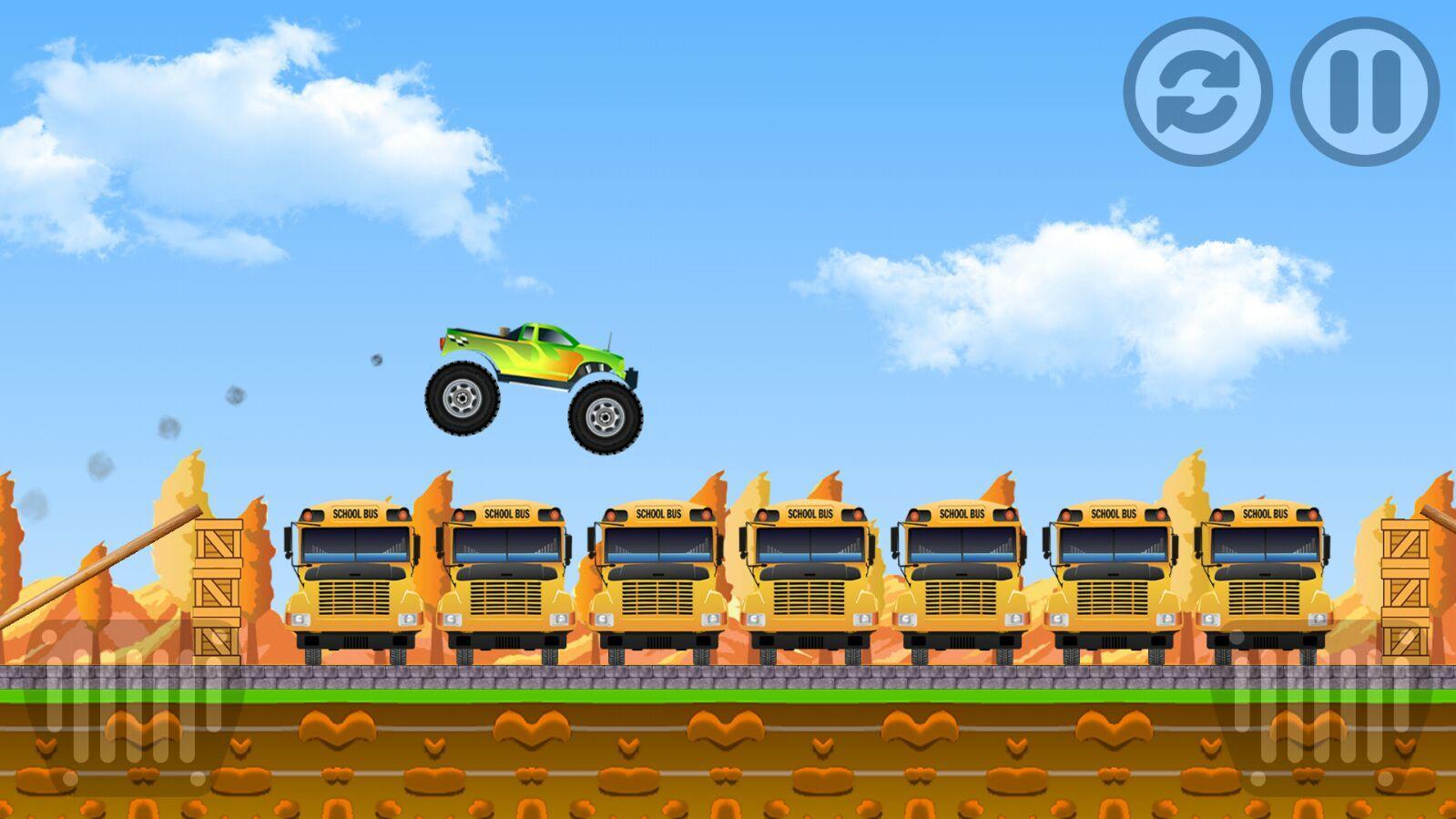Click the dust puff trail behind the truck

tap(237, 396)
